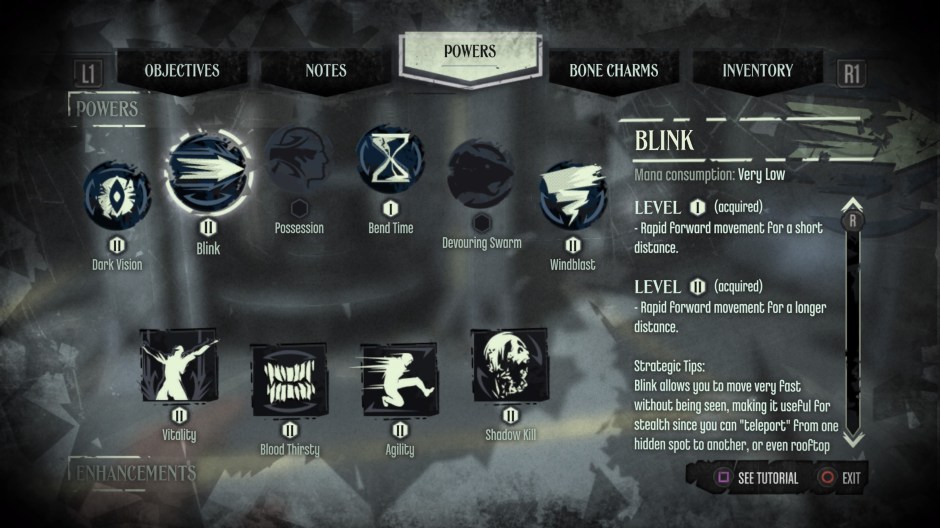Pick the Shadow Kill skull enhancement
The width and height of the screenshot is (940, 528).
[x=510, y=367]
